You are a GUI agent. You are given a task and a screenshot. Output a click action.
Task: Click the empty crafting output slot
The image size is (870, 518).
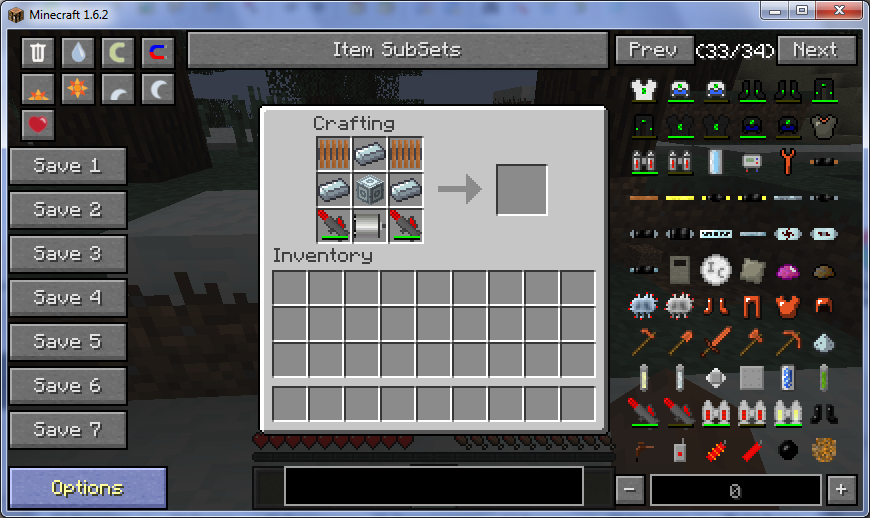[522, 190]
